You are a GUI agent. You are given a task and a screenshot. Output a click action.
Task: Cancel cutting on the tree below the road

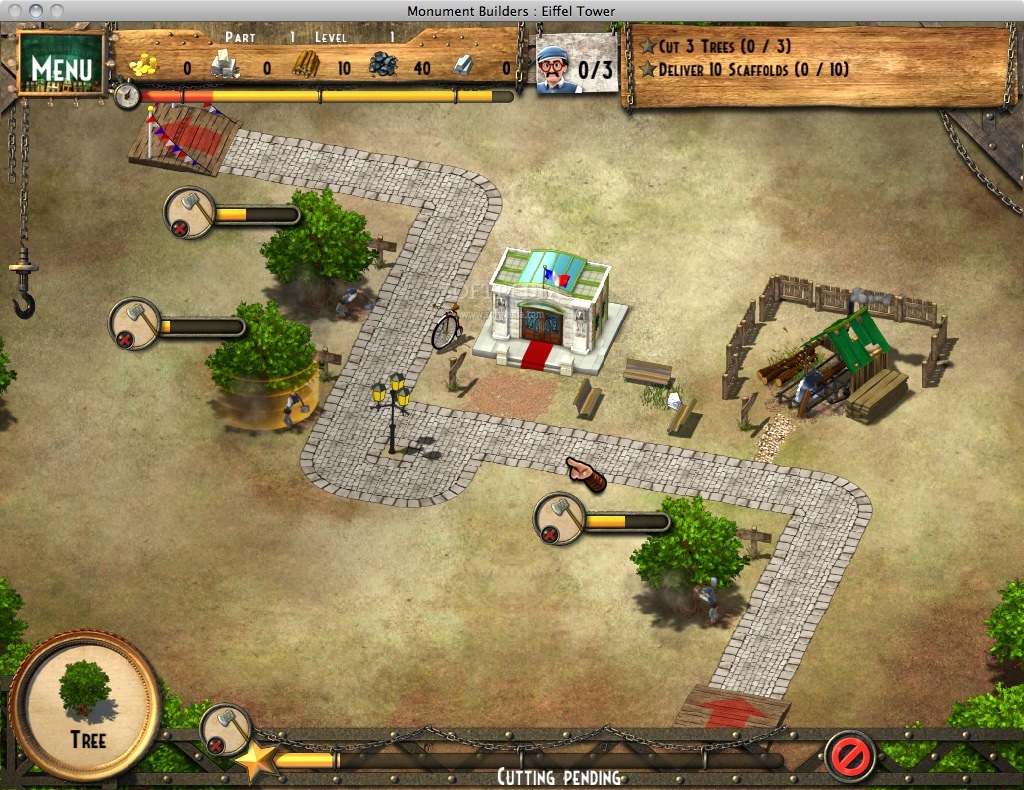(550, 534)
